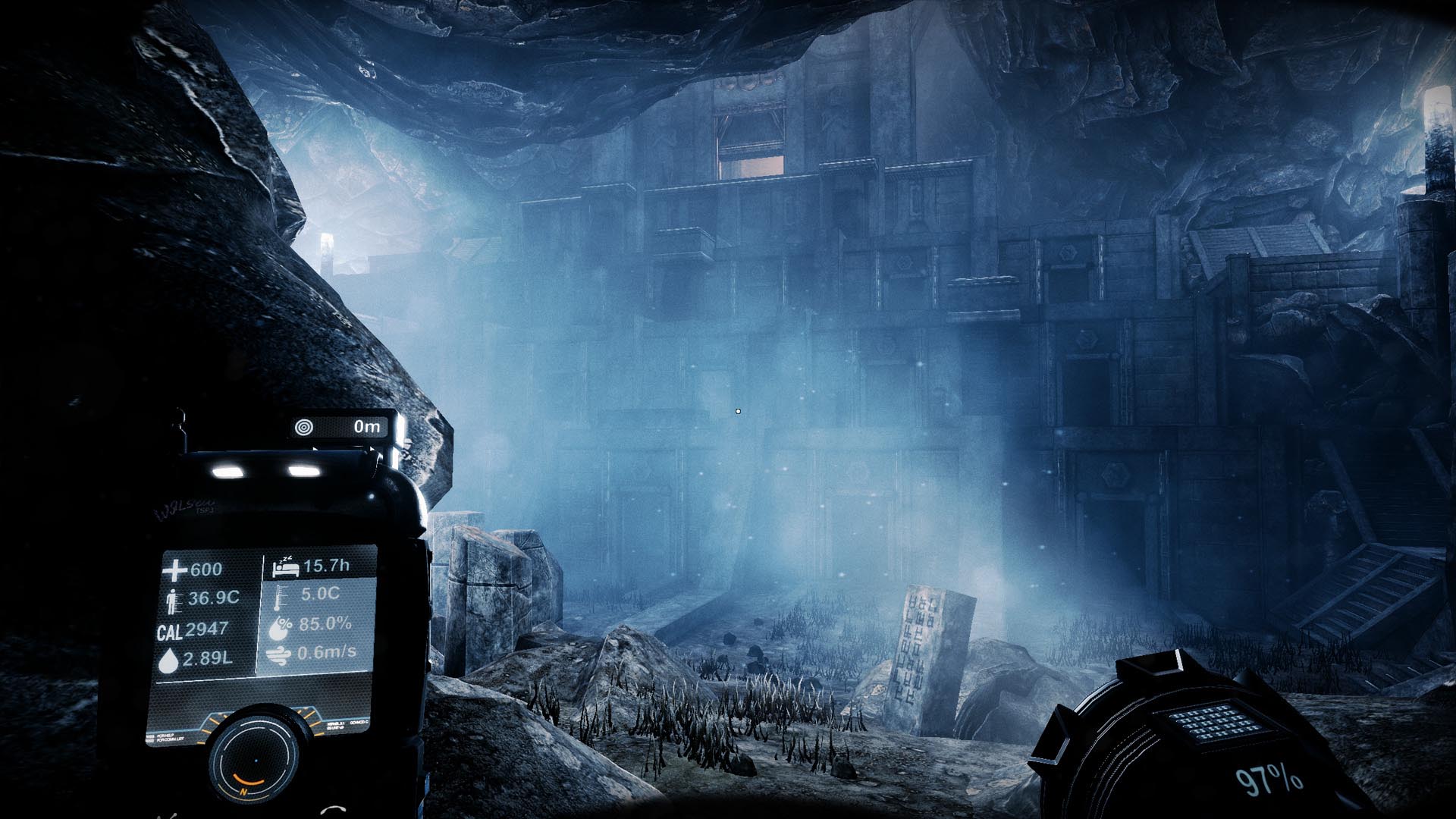Click the FOR HELP prompt text

coord(167,735)
